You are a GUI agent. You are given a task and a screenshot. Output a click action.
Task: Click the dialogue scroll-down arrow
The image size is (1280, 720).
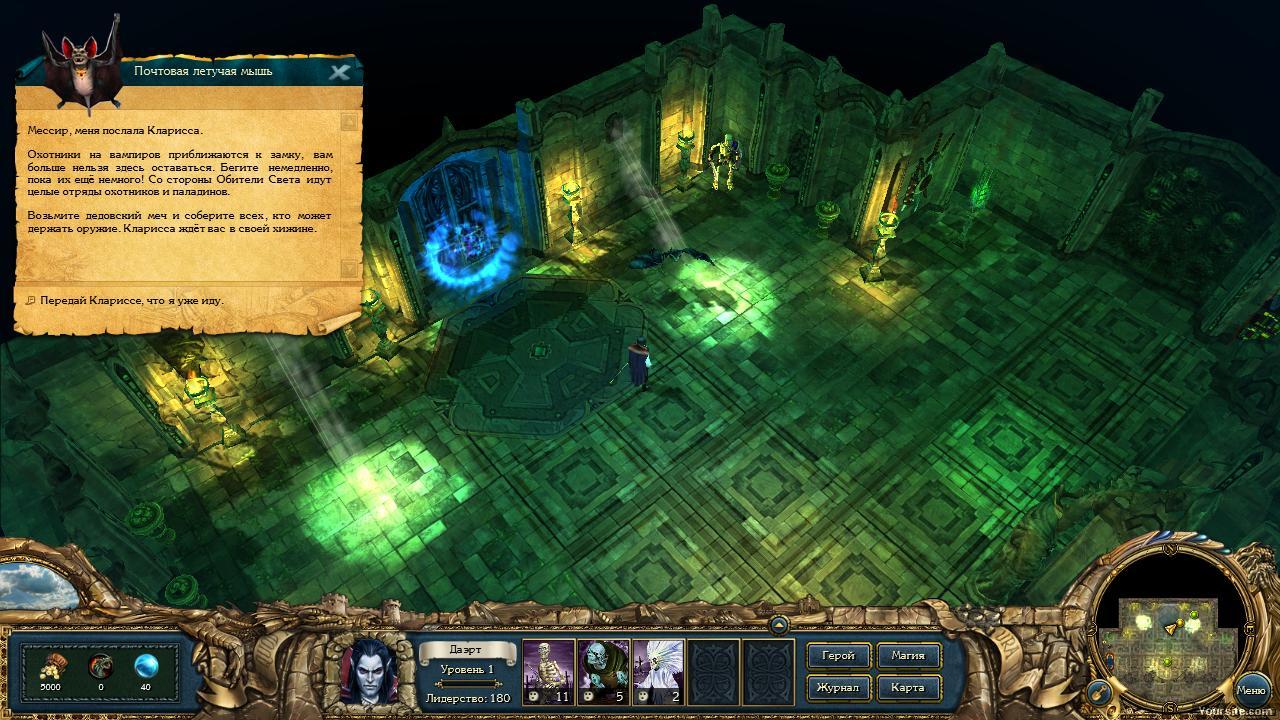[x=348, y=268]
